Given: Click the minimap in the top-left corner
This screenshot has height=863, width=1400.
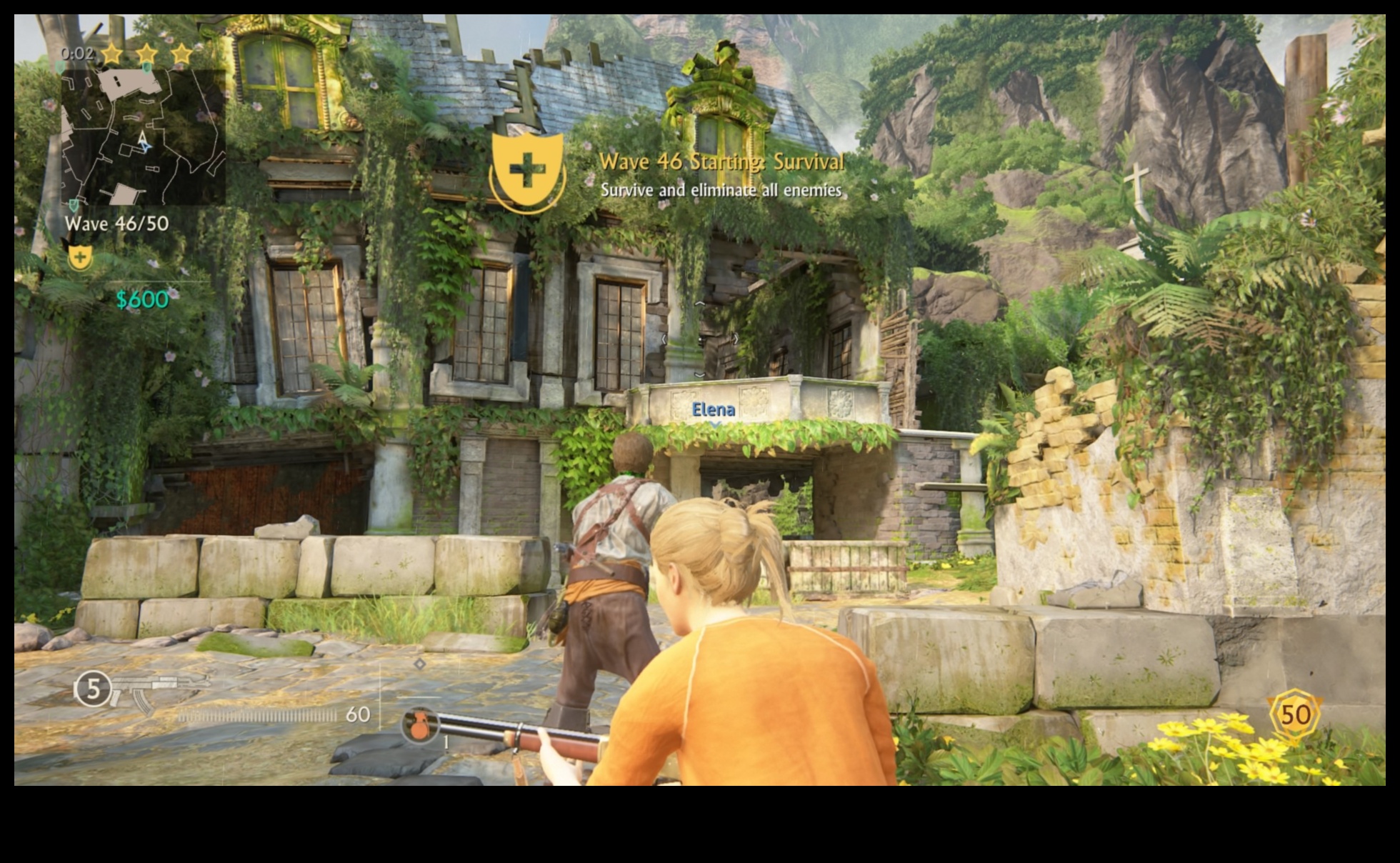Looking at the screenshot, I should pos(143,136).
